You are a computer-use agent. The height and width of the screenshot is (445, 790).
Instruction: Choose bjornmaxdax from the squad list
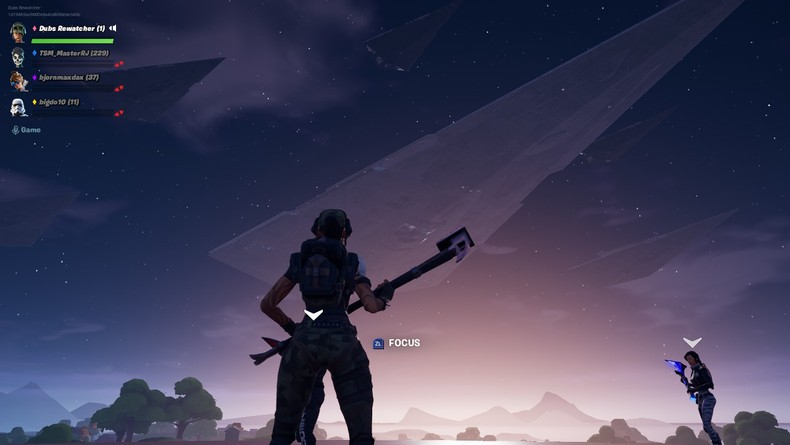tap(68, 77)
